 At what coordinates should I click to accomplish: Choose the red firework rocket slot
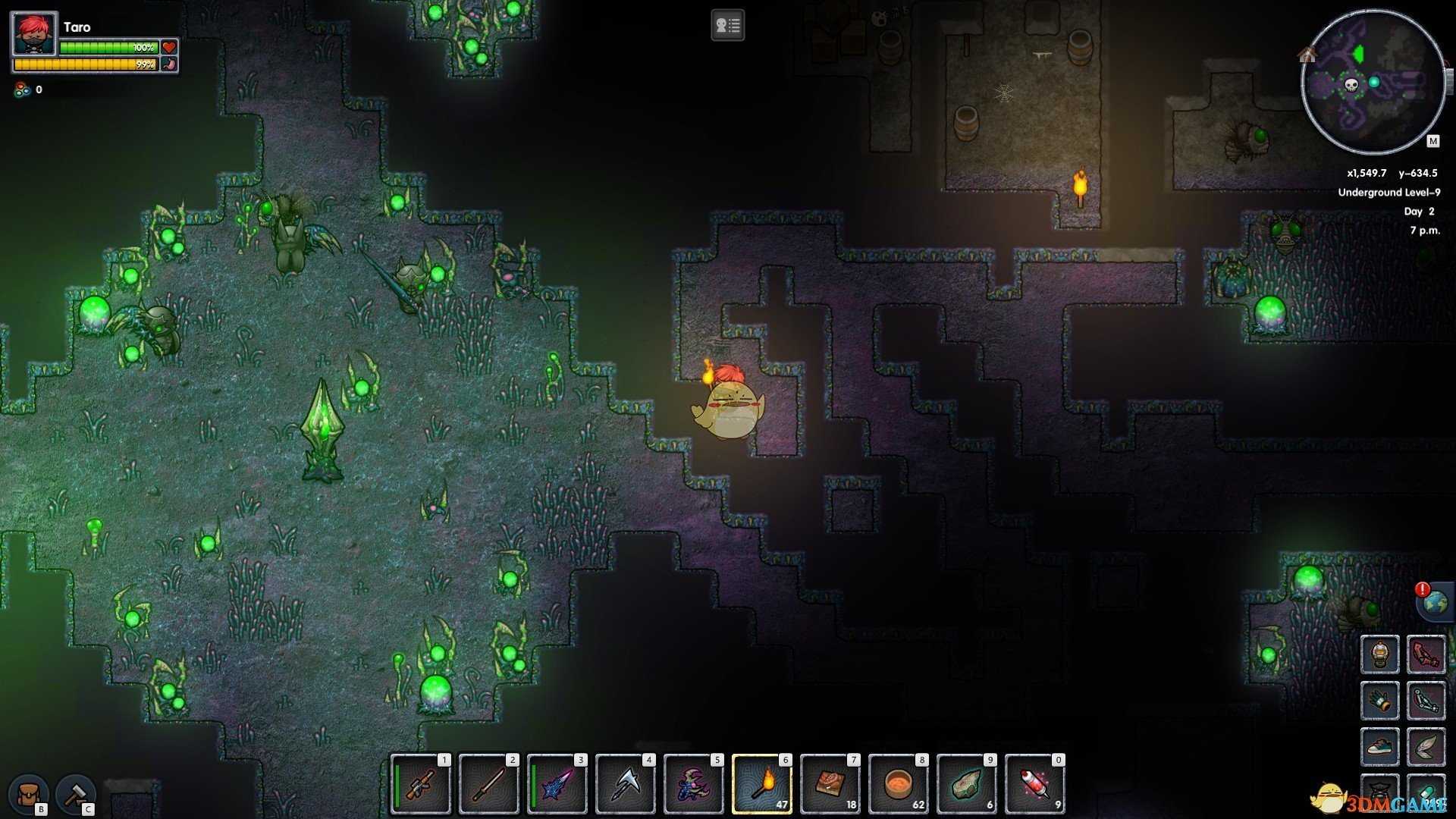pyautogui.click(x=1035, y=784)
